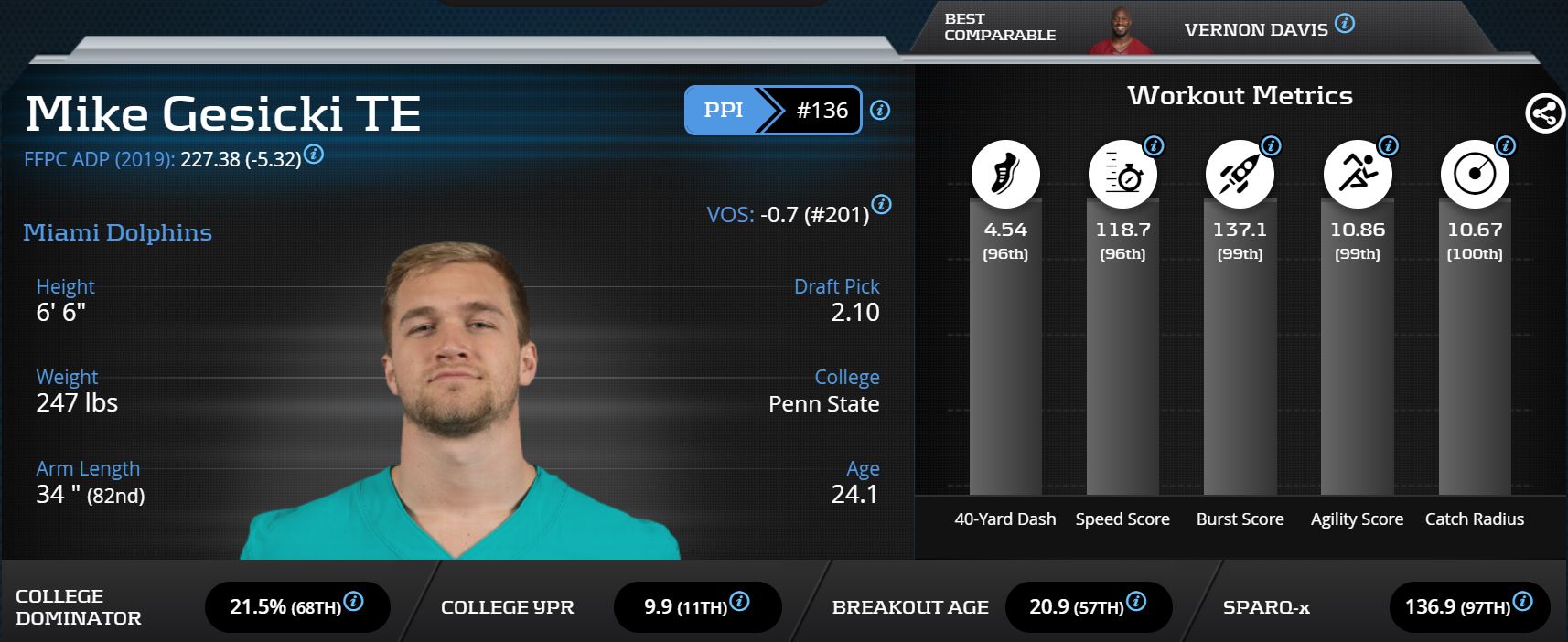Show info for SPARQ-x score

click(x=1523, y=601)
